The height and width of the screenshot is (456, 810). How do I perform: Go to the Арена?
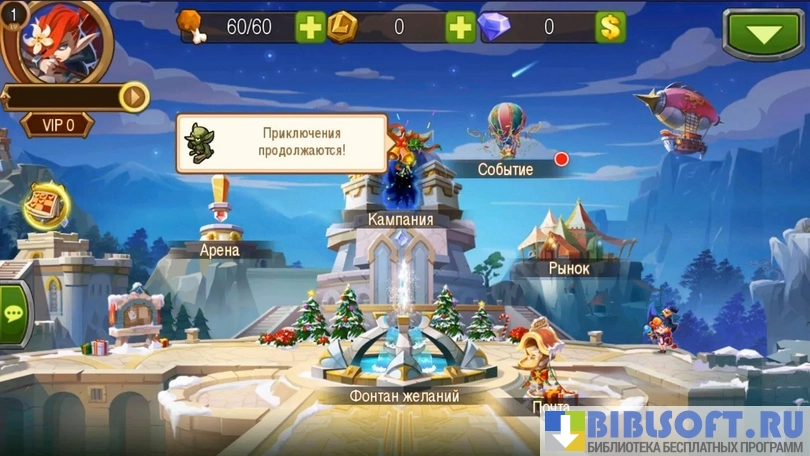tap(220, 249)
